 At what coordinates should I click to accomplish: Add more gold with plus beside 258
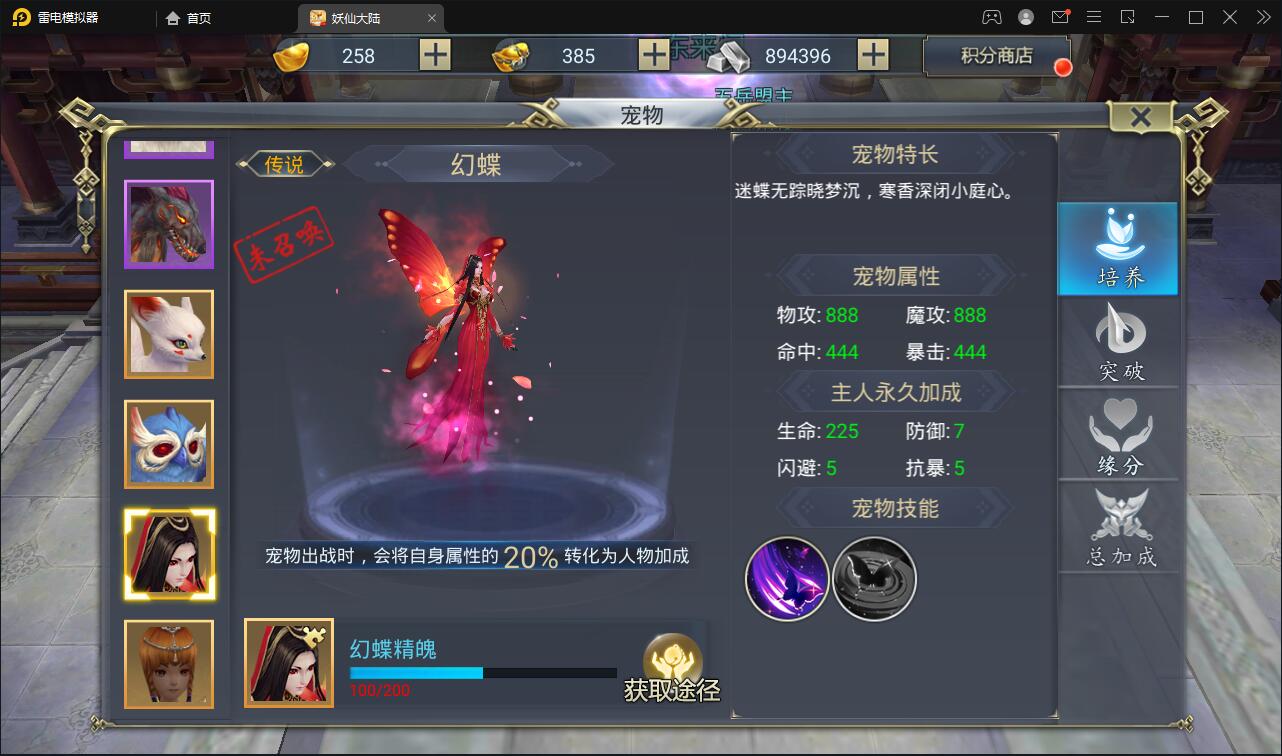pyautogui.click(x=434, y=55)
